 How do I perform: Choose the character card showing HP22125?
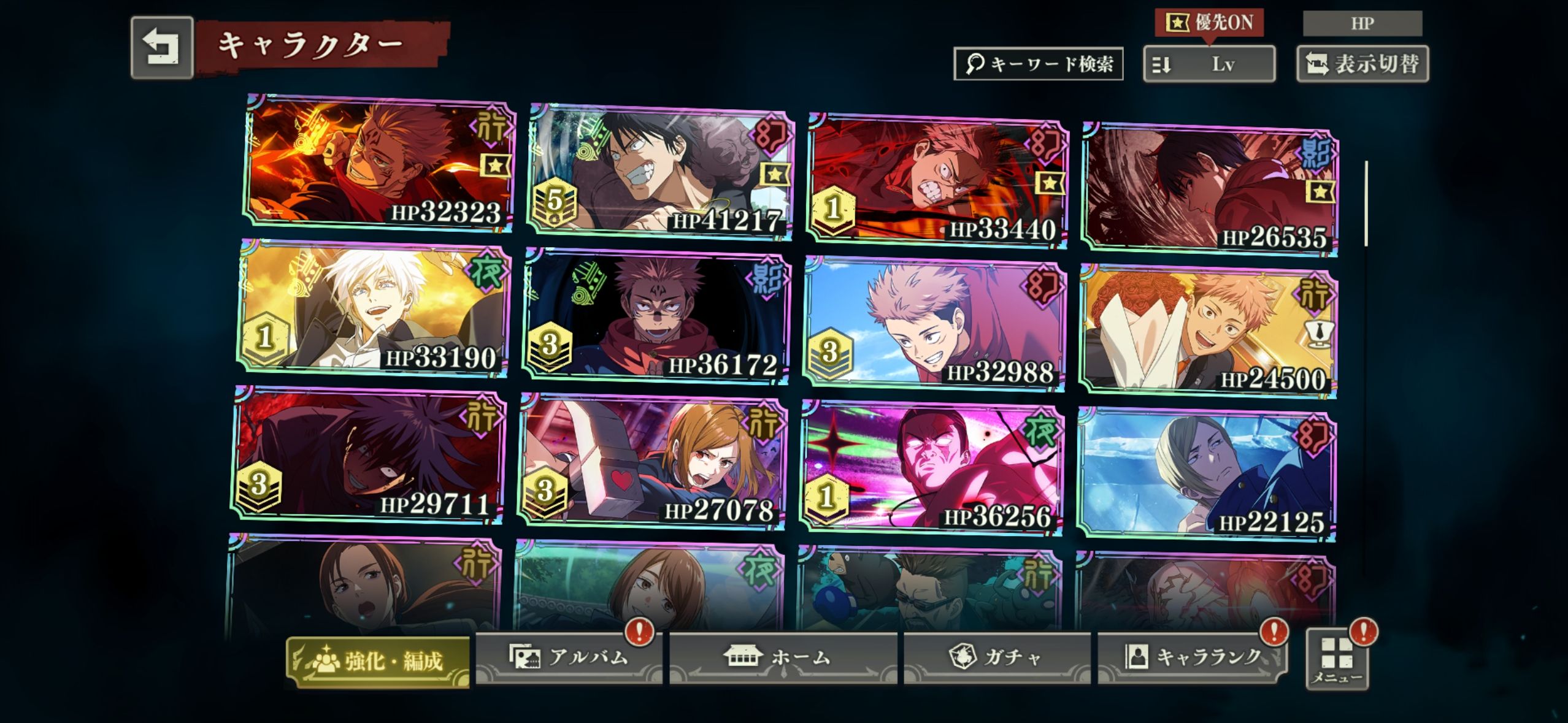coord(1205,475)
